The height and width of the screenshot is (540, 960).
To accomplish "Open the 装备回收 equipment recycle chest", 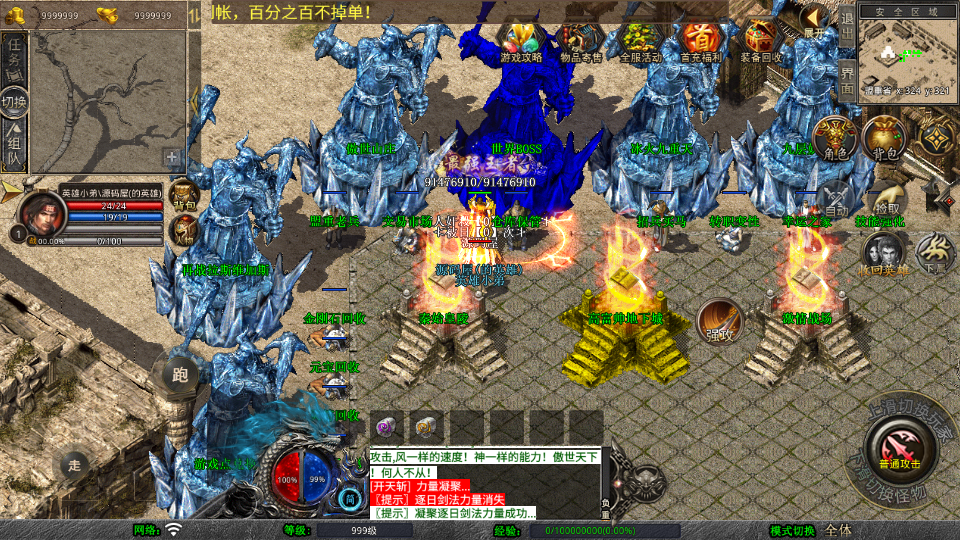I will [761, 40].
